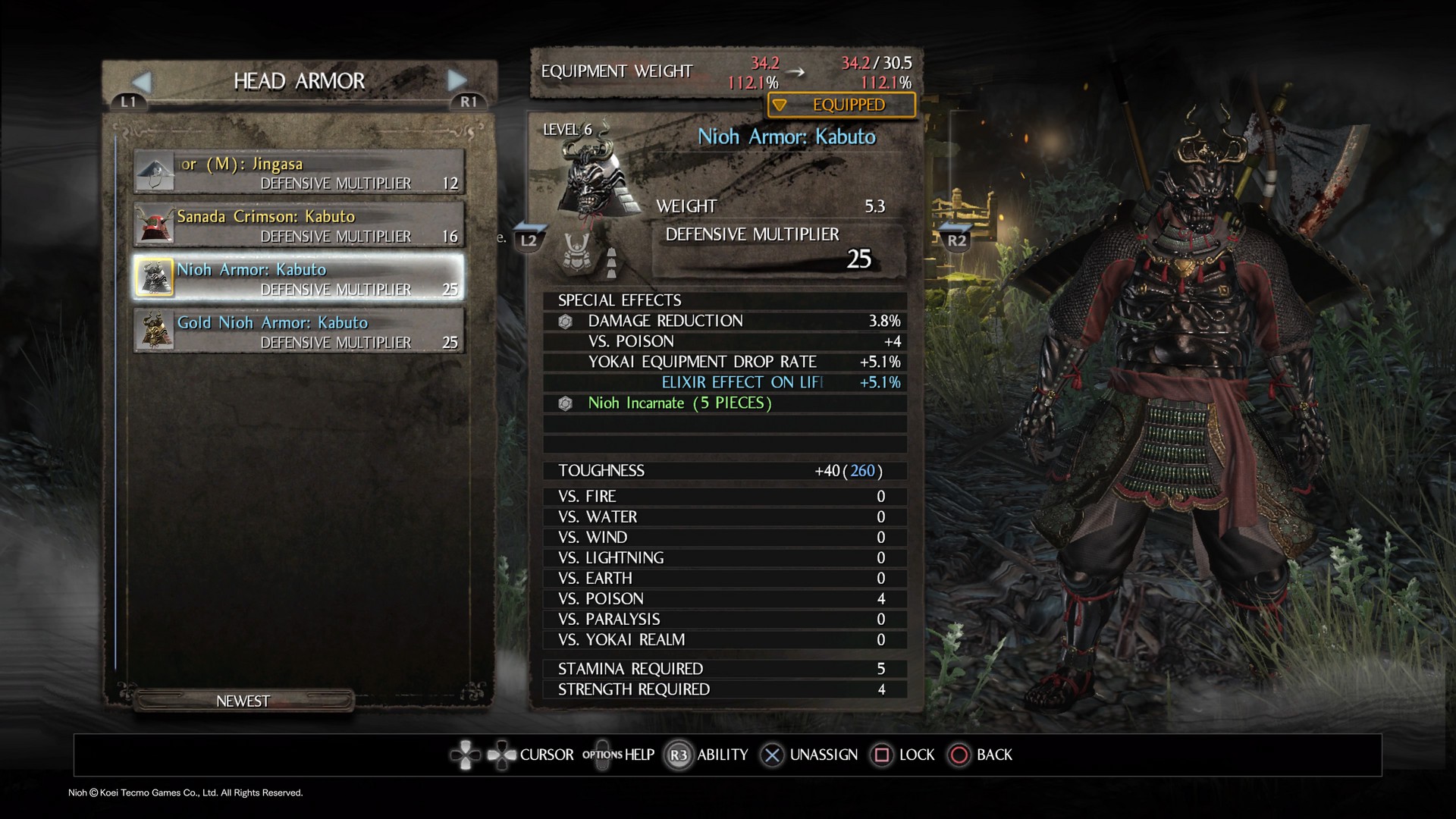Choose Sanada Crimson: Kabuto from the list
Image resolution: width=1456 pixels, height=819 pixels.
tap(299, 225)
